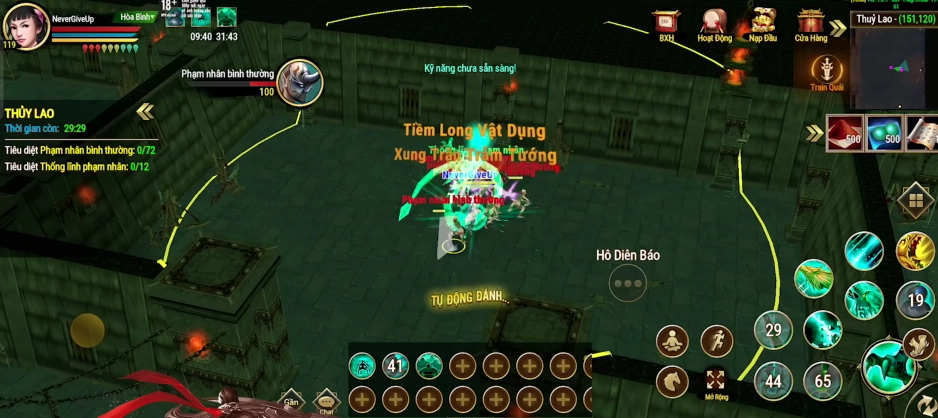The image size is (938, 418).
Task: Open the Hoạt Động events menu
Action: [x=714, y=23]
